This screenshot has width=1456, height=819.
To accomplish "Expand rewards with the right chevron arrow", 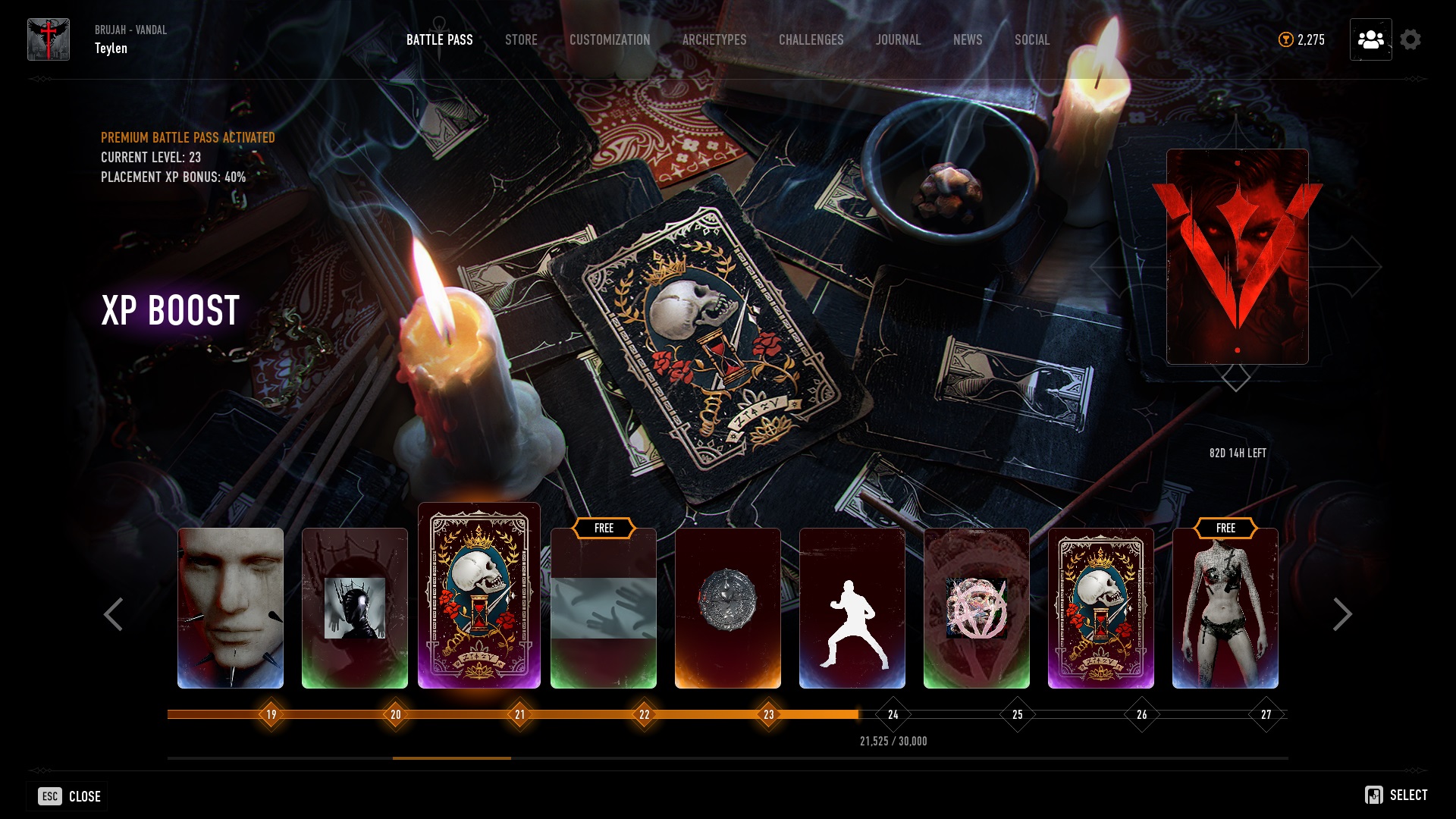I will click(1343, 614).
